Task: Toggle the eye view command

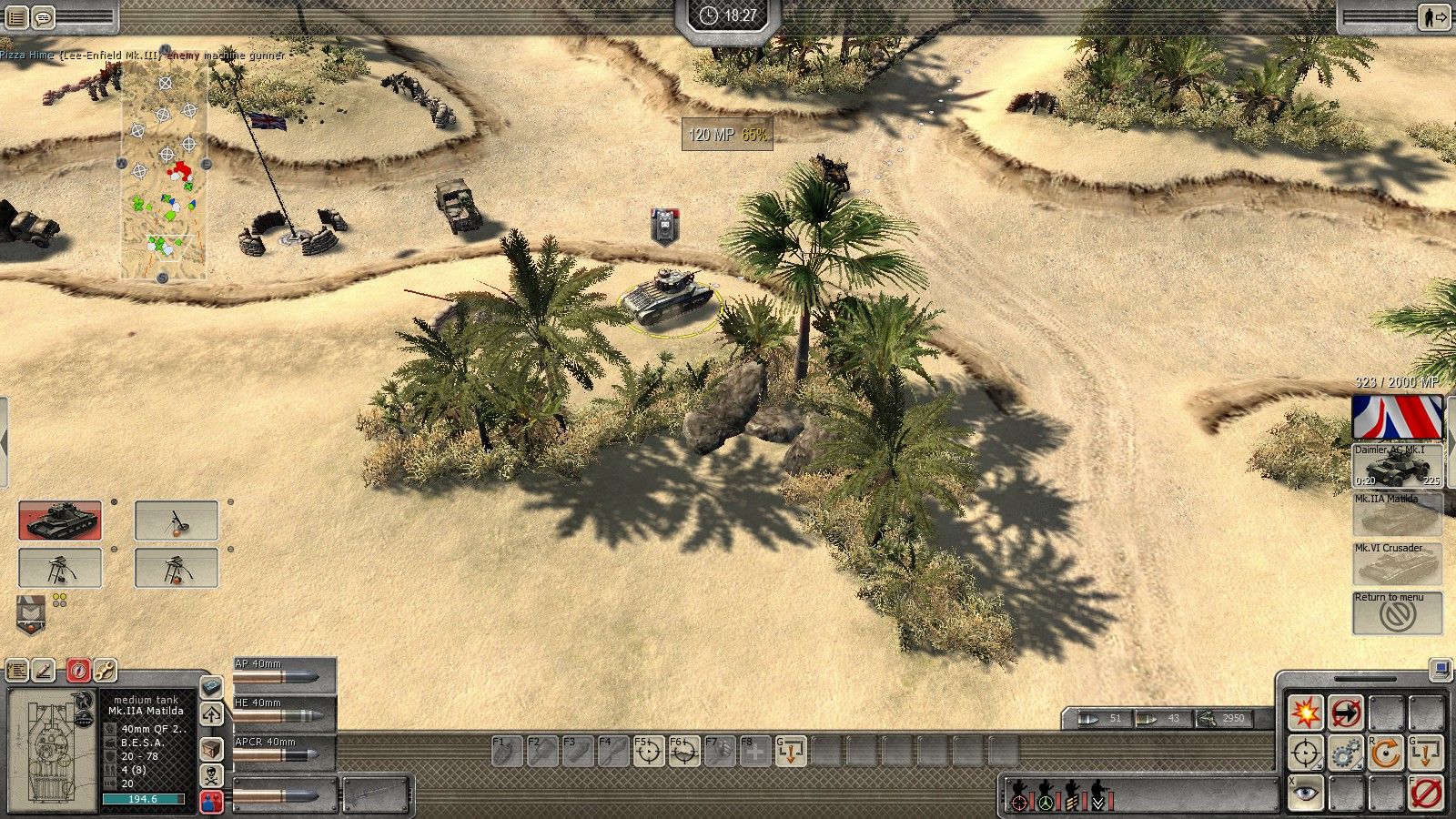Action: (1306, 794)
